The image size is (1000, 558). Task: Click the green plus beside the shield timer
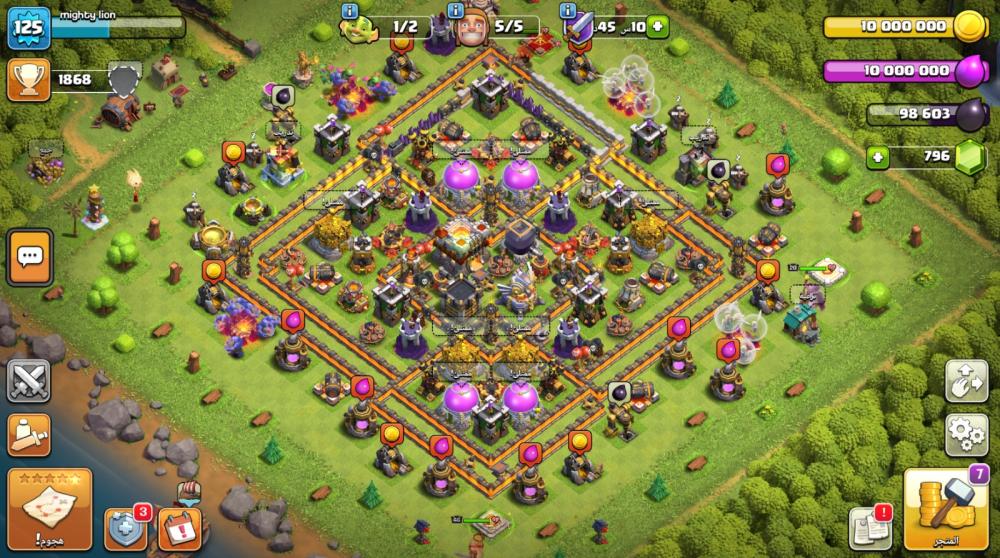point(656,27)
